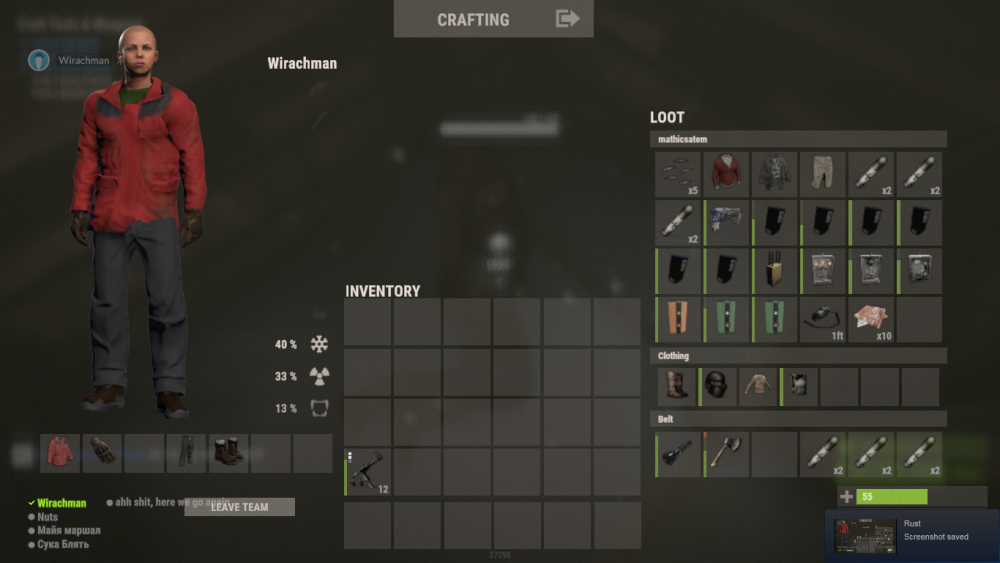Select the gun in the inventory
Image resolution: width=1000 pixels, height=563 pixels.
368,472
